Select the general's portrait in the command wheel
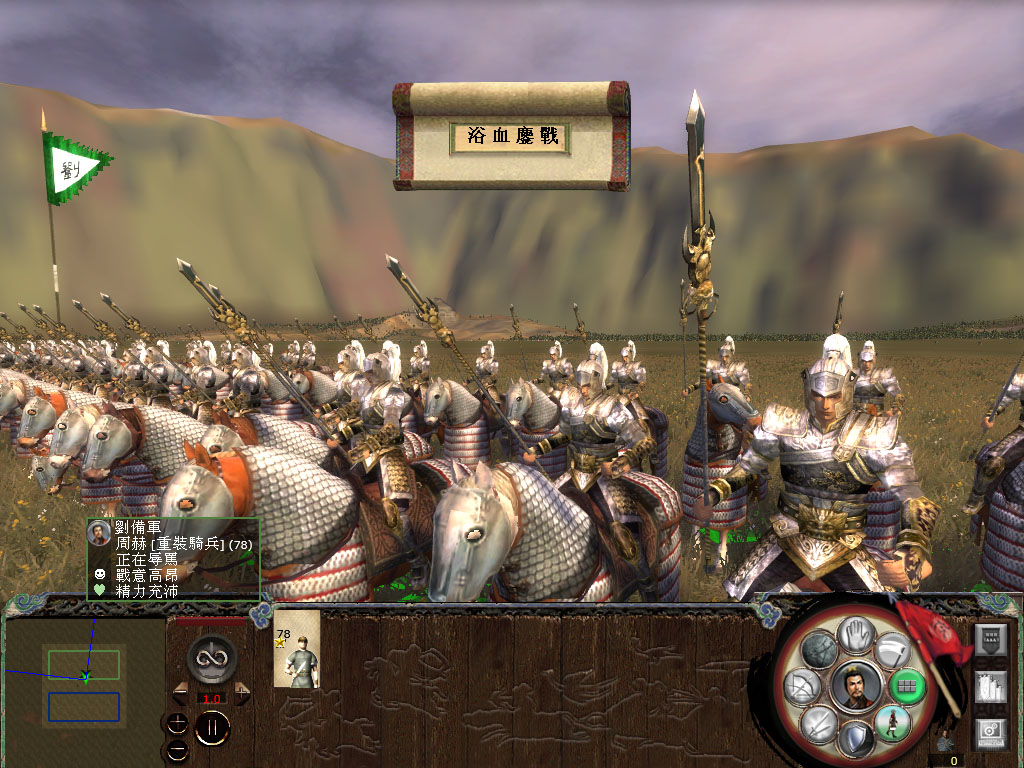1024x768 pixels. [x=856, y=687]
